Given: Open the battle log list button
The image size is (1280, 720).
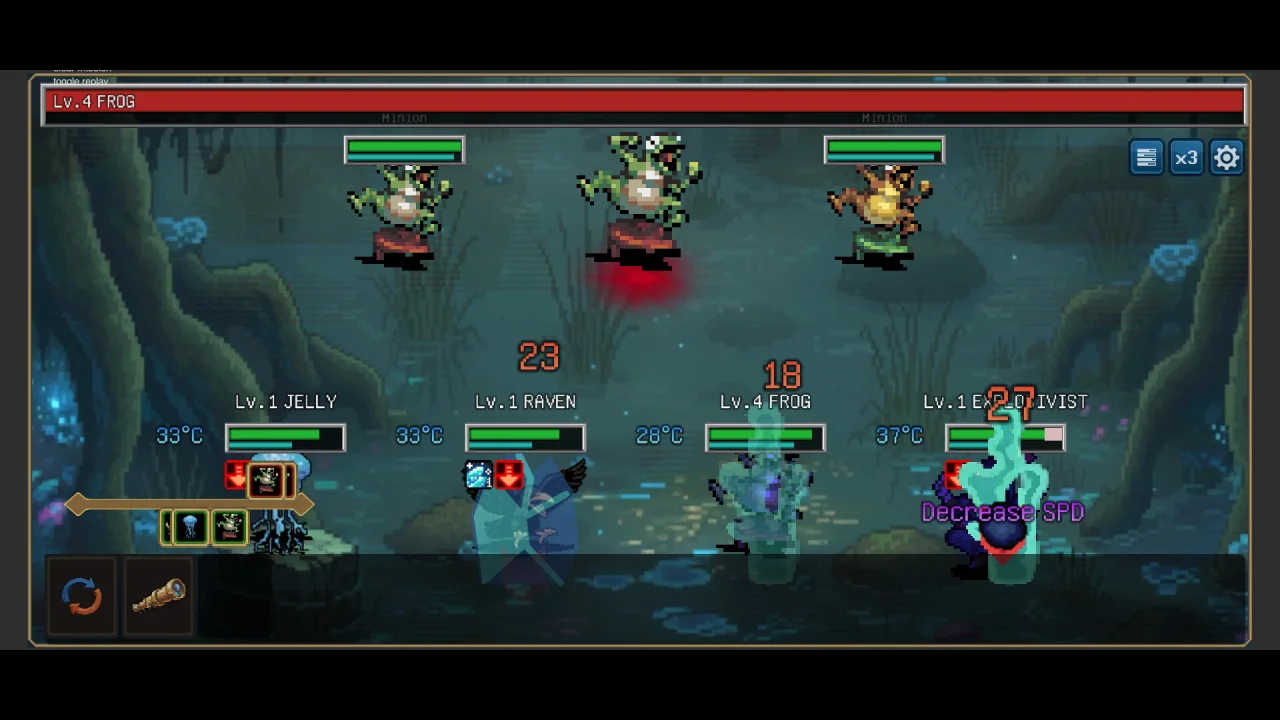Looking at the screenshot, I should [1146, 158].
